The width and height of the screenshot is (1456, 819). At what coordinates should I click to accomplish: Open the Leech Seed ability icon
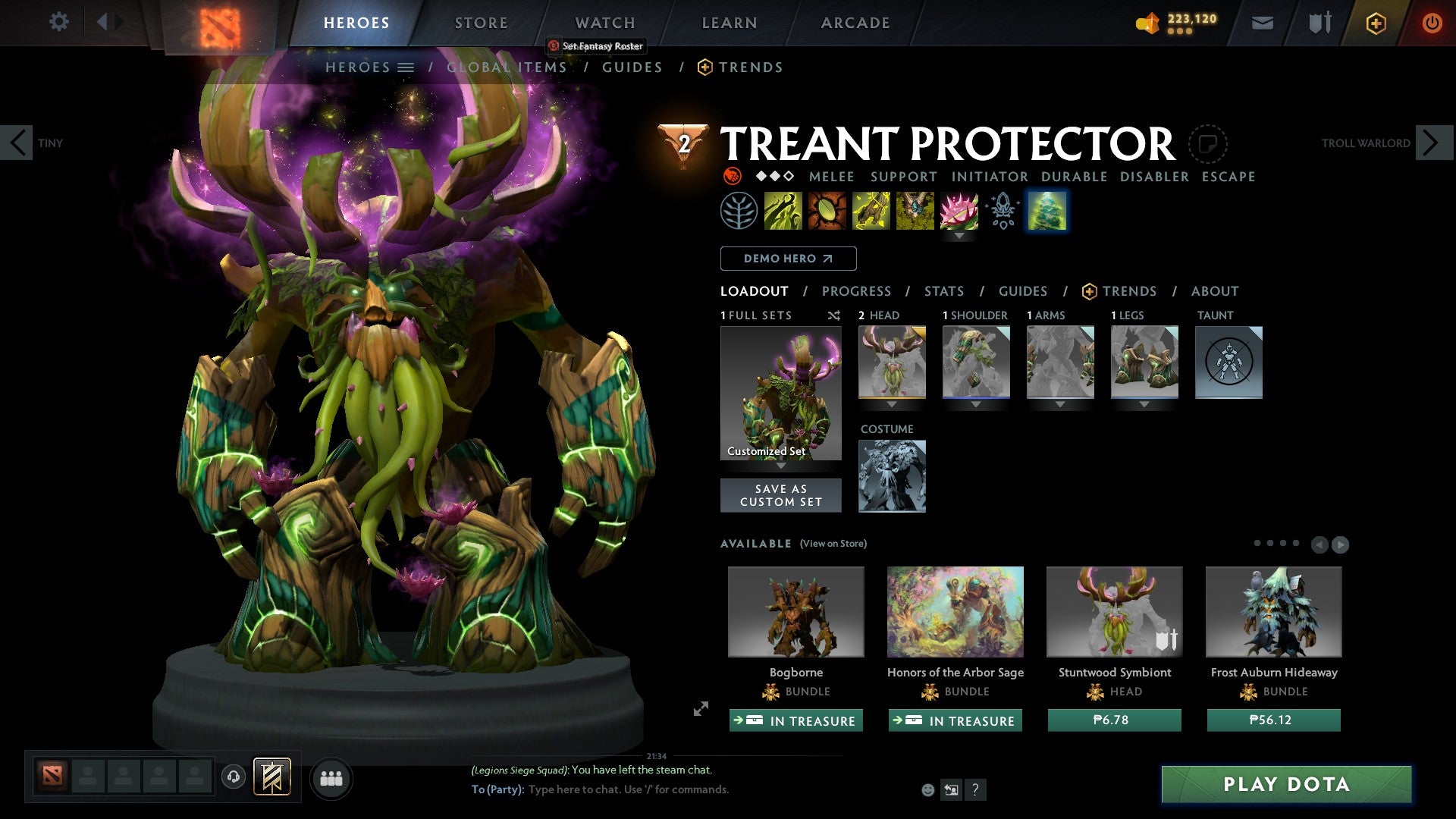point(826,211)
